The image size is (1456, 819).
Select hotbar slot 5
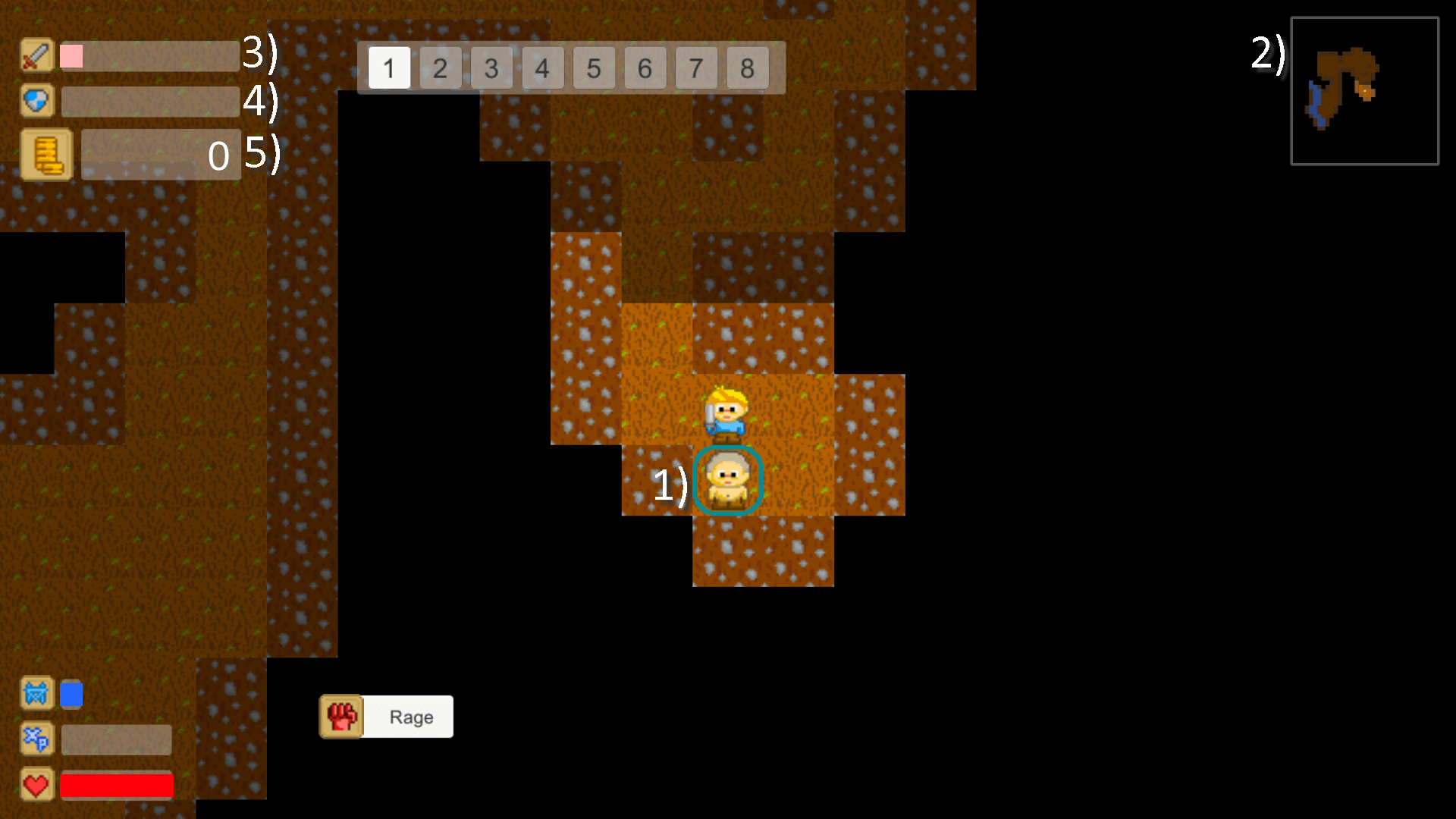click(x=594, y=67)
